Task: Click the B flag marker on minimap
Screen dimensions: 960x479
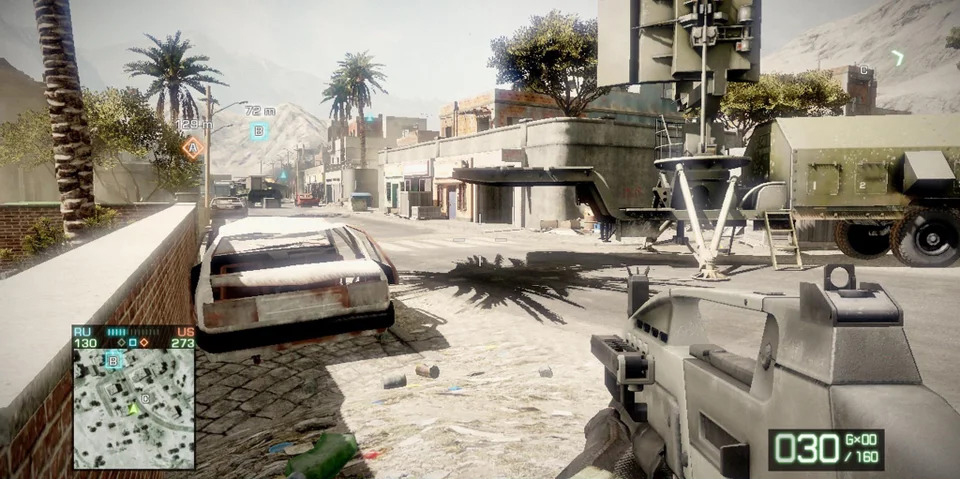Action: (x=113, y=360)
